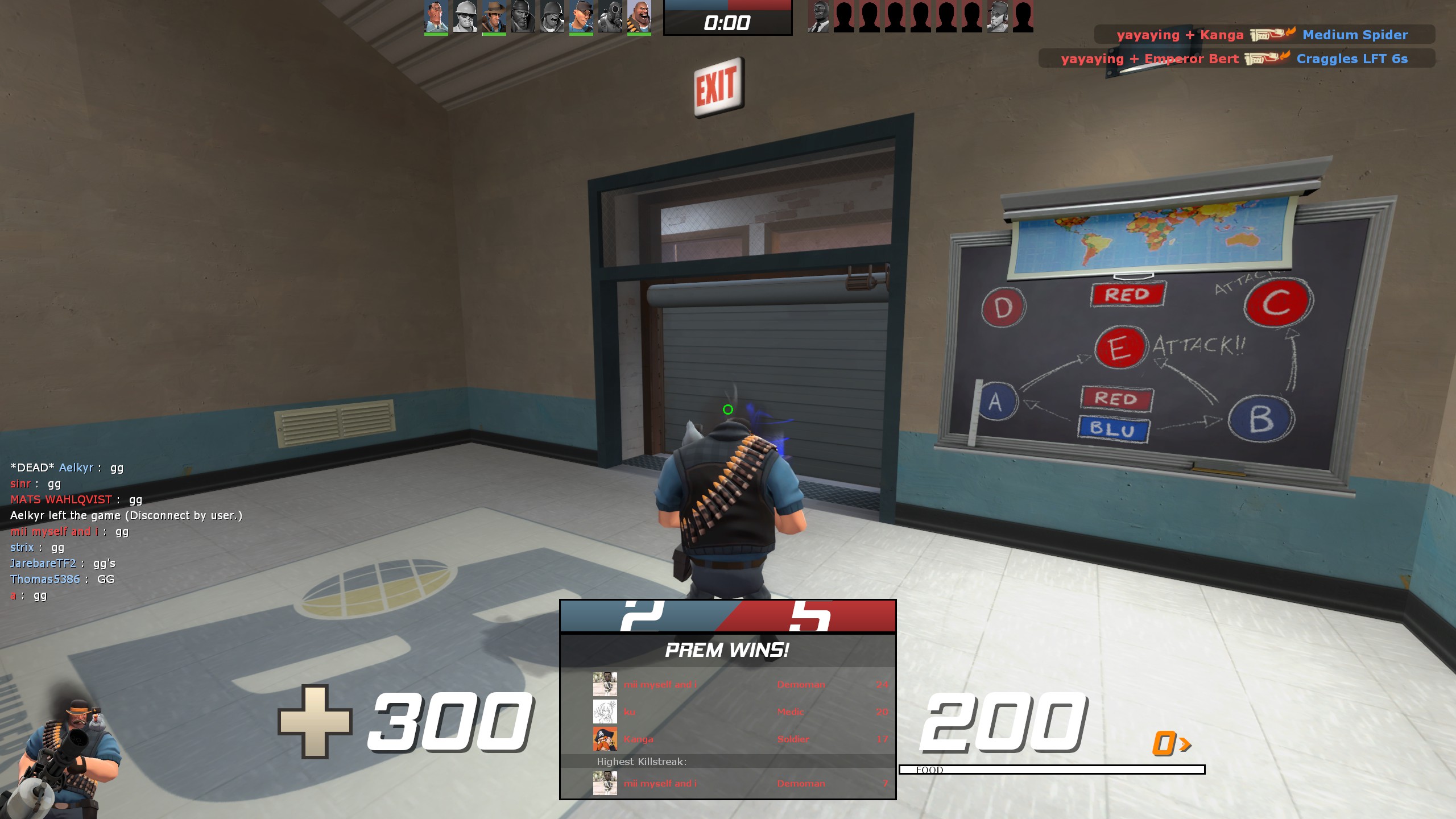1456x819 pixels.
Task: Select the Highest Killstreak Demoman row
Action: tap(739, 784)
